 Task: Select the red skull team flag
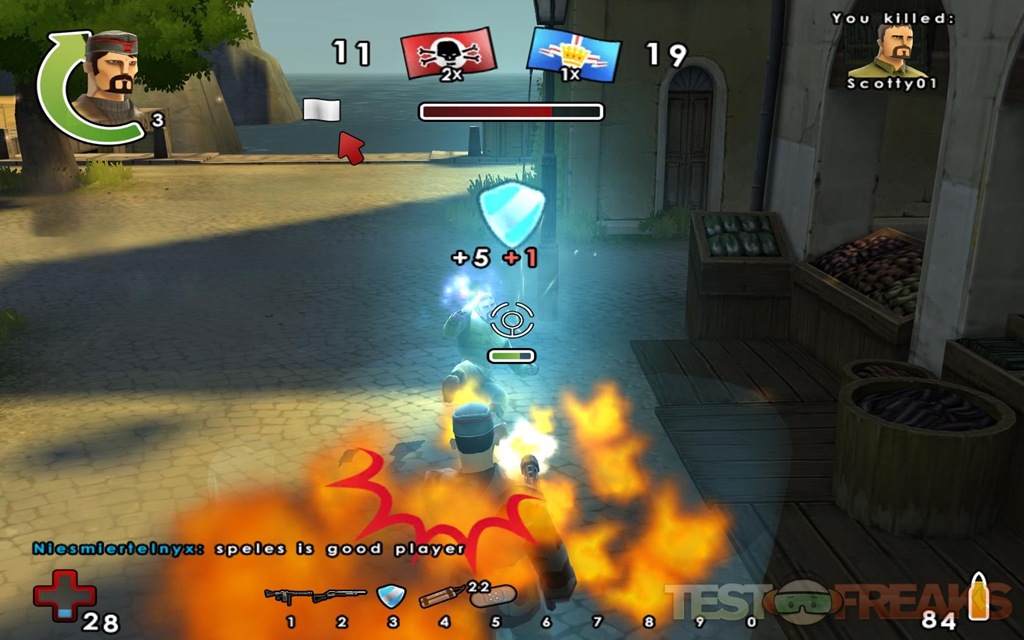tap(448, 54)
